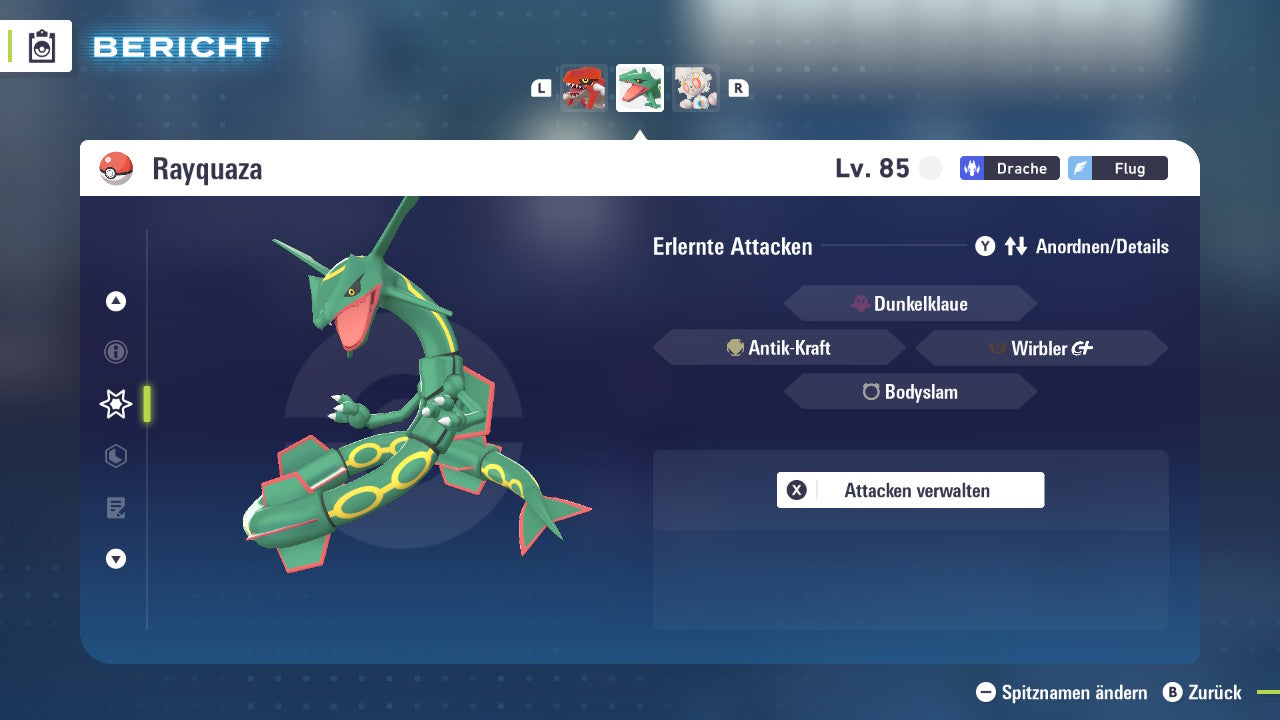Image resolution: width=1280 pixels, height=720 pixels.
Task: Expand details with the up arrow in the sidebar
Action: (115, 301)
